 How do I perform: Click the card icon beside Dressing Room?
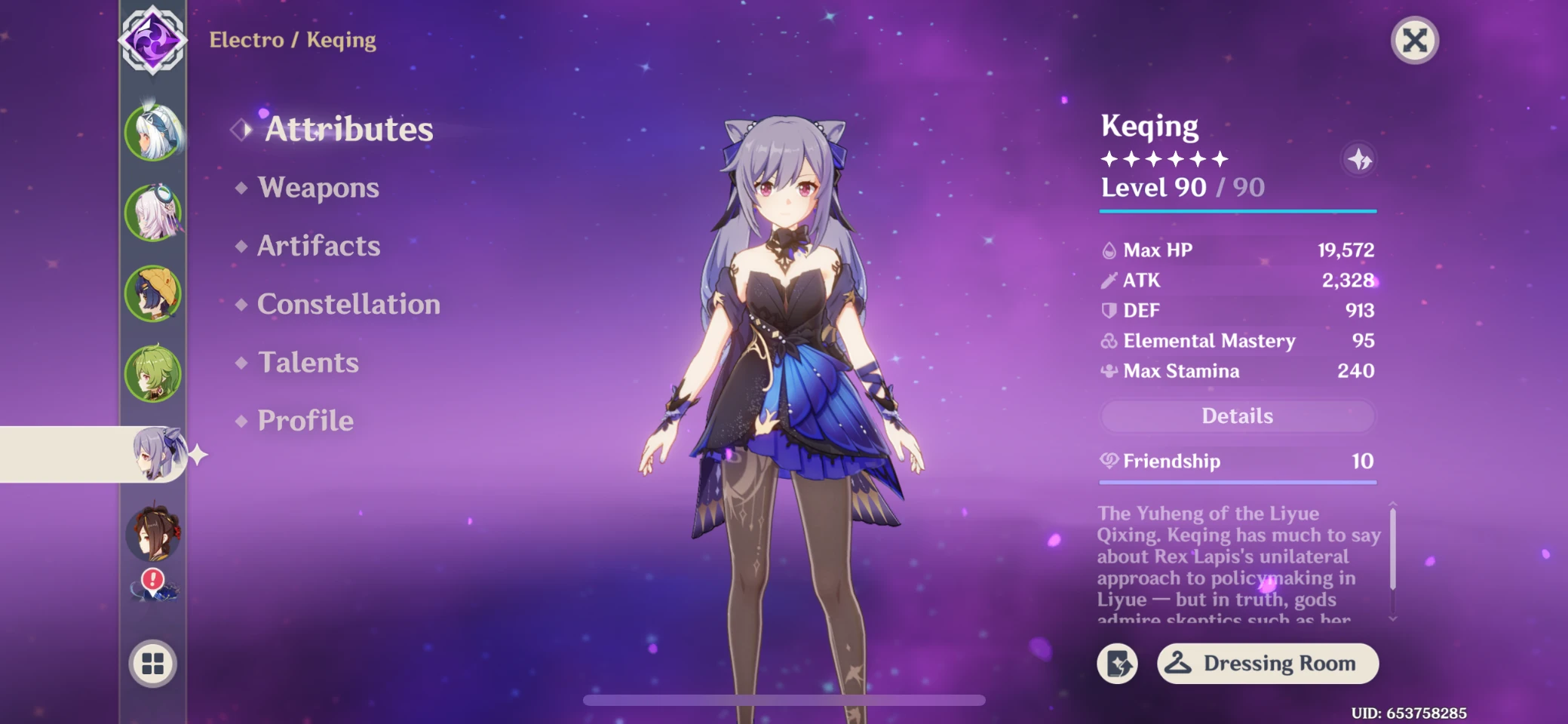[x=1117, y=664]
